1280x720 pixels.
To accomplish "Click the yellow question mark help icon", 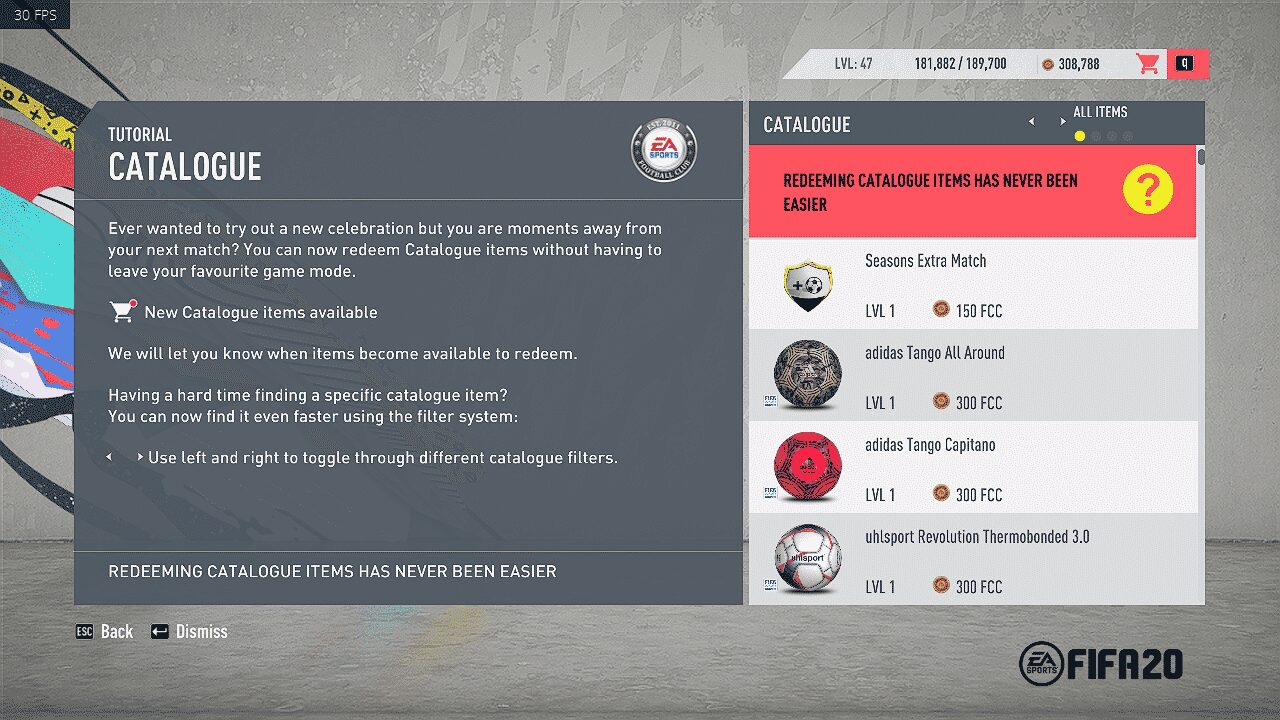I will pos(1146,188).
